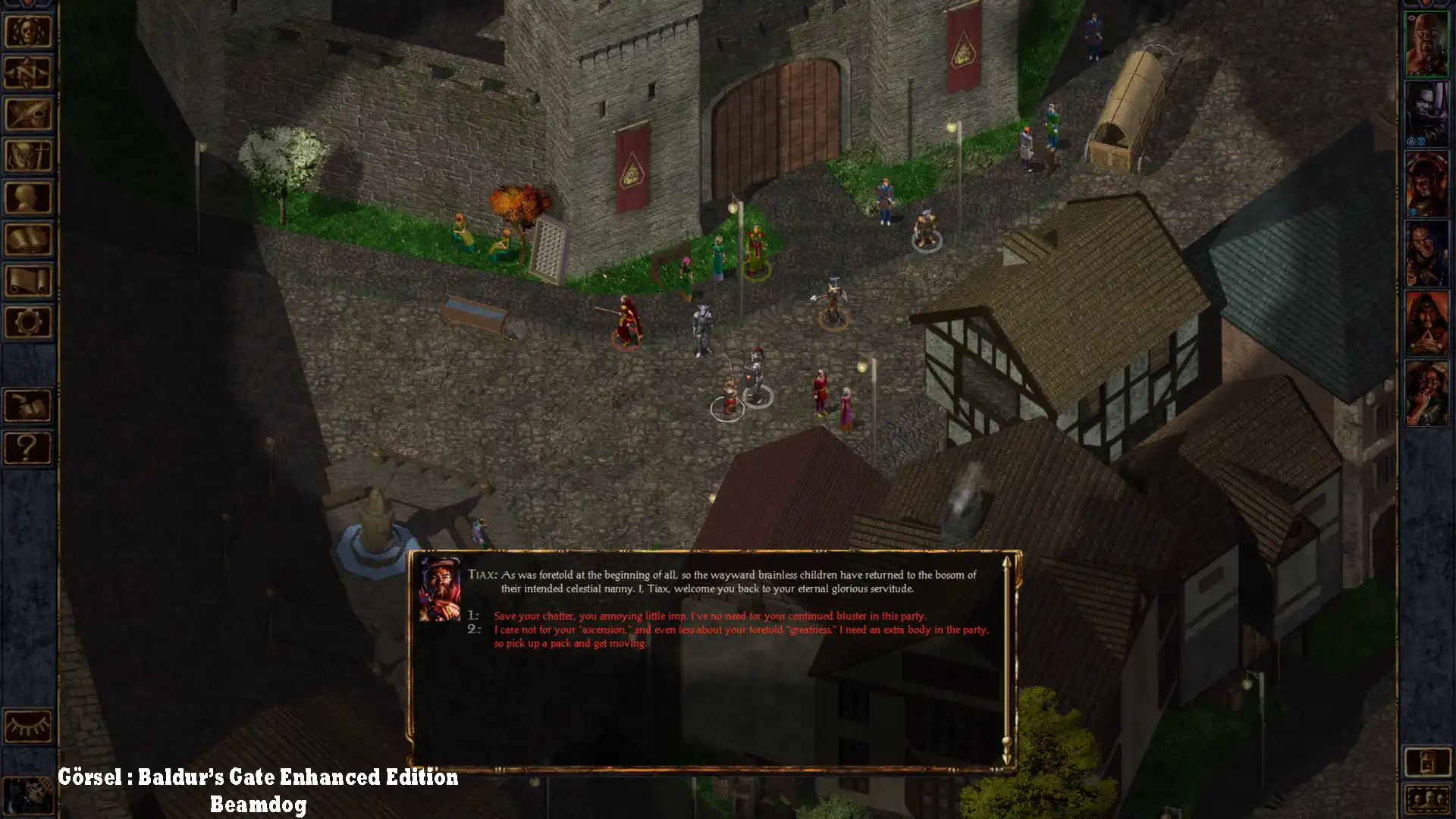Select the bottom party portrait
Image resolution: width=1456 pixels, height=819 pixels.
(x=1426, y=393)
